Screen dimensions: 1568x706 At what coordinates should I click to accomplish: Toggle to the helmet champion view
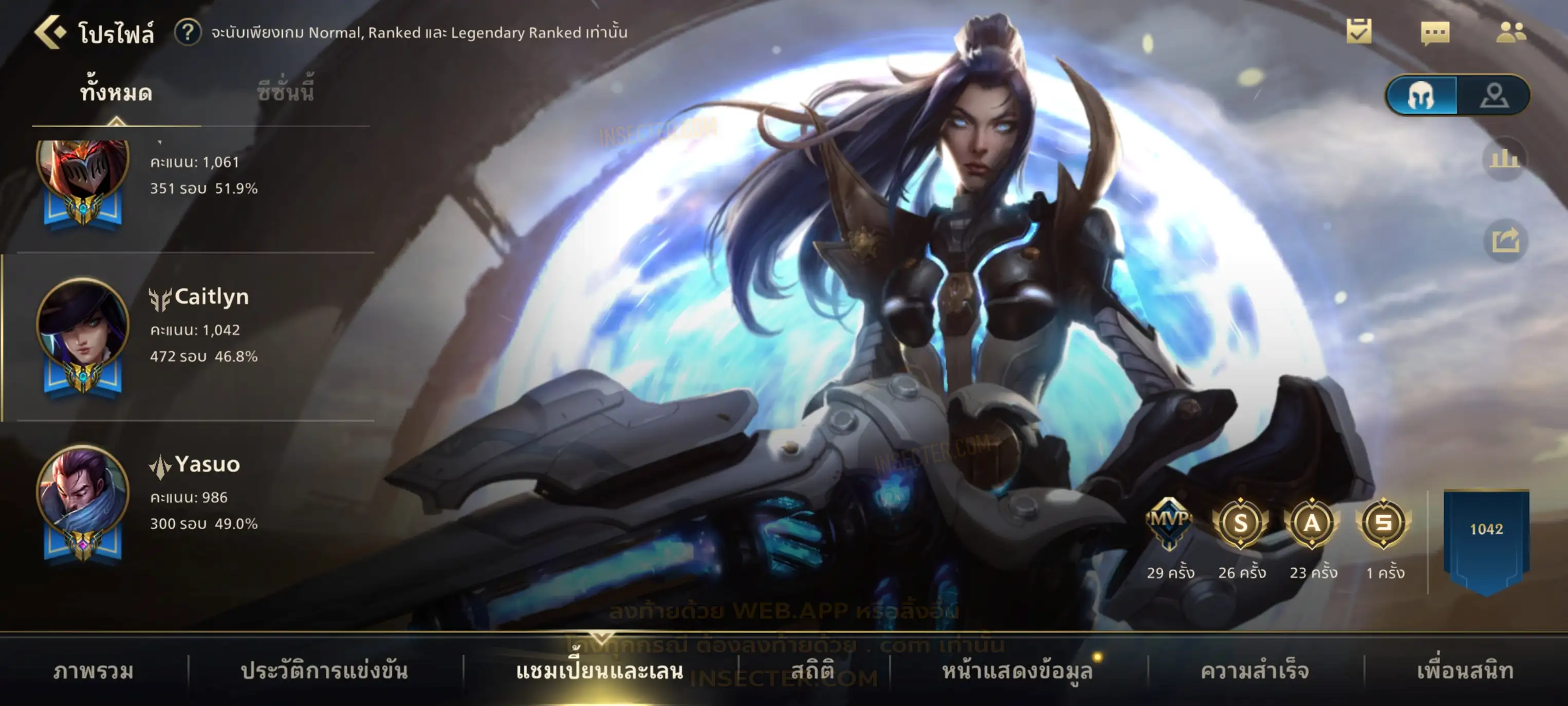1421,96
